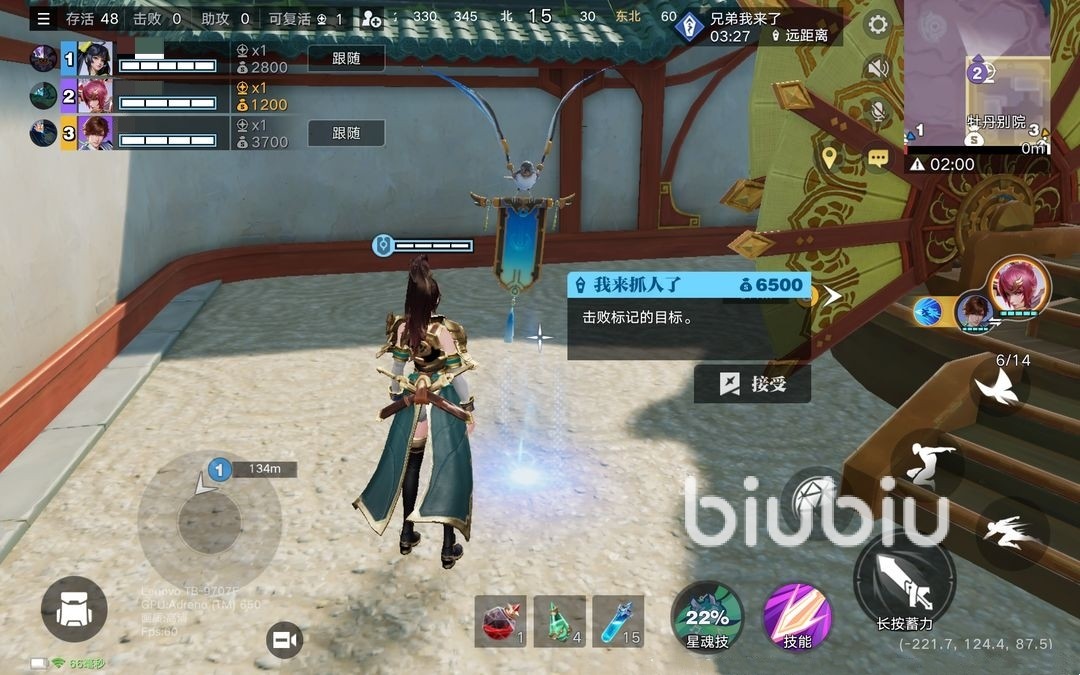The width and height of the screenshot is (1080, 675).
Task: Tap the camera record button
Action: click(285, 639)
